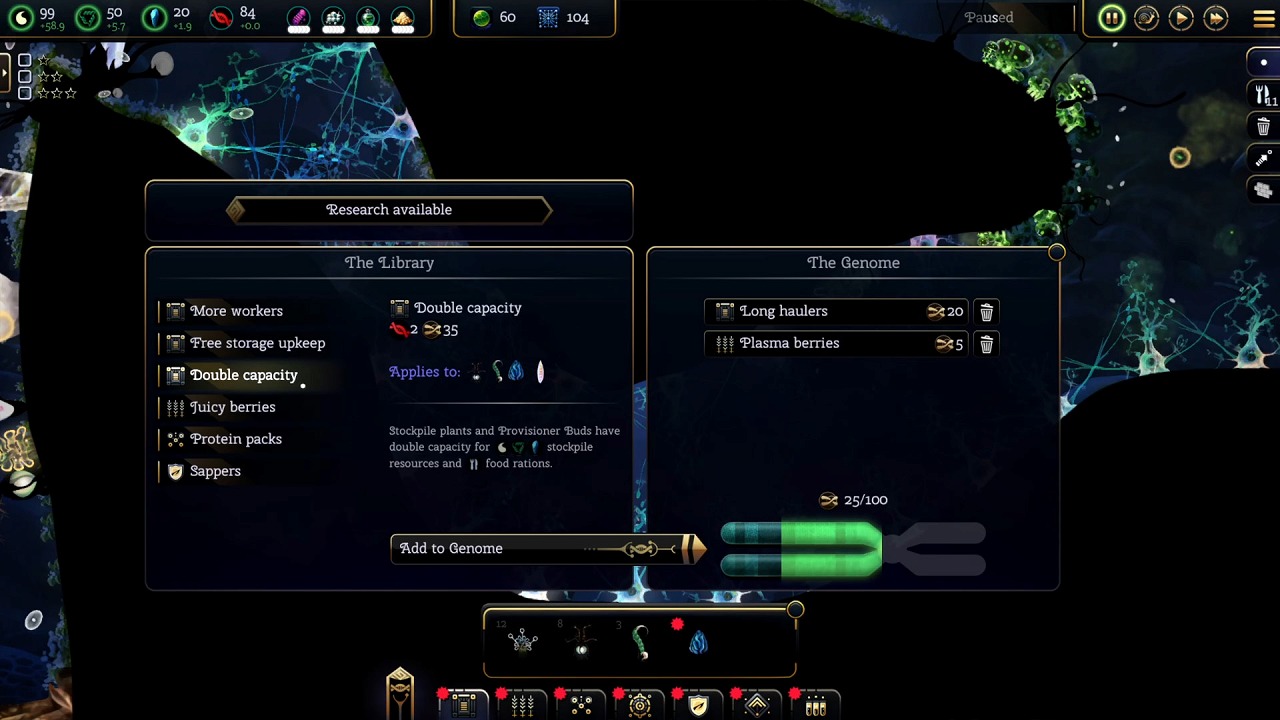
Task: Open the Sappers library entry
Action: (x=215, y=471)
